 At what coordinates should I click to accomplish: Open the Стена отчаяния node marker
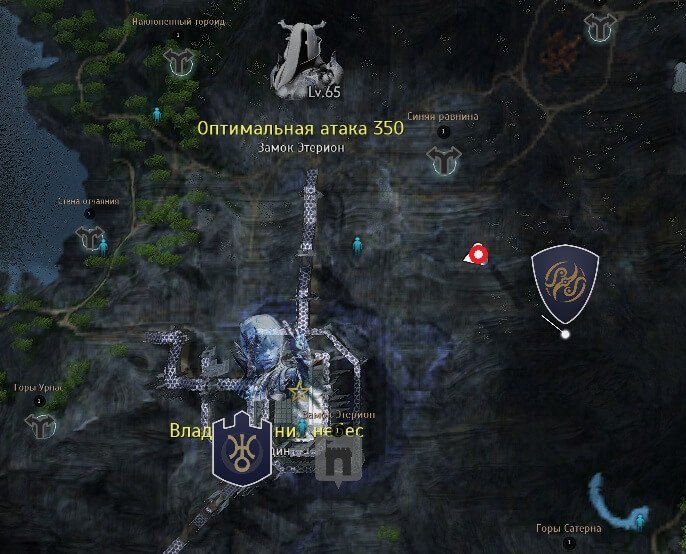click(90, 238)
